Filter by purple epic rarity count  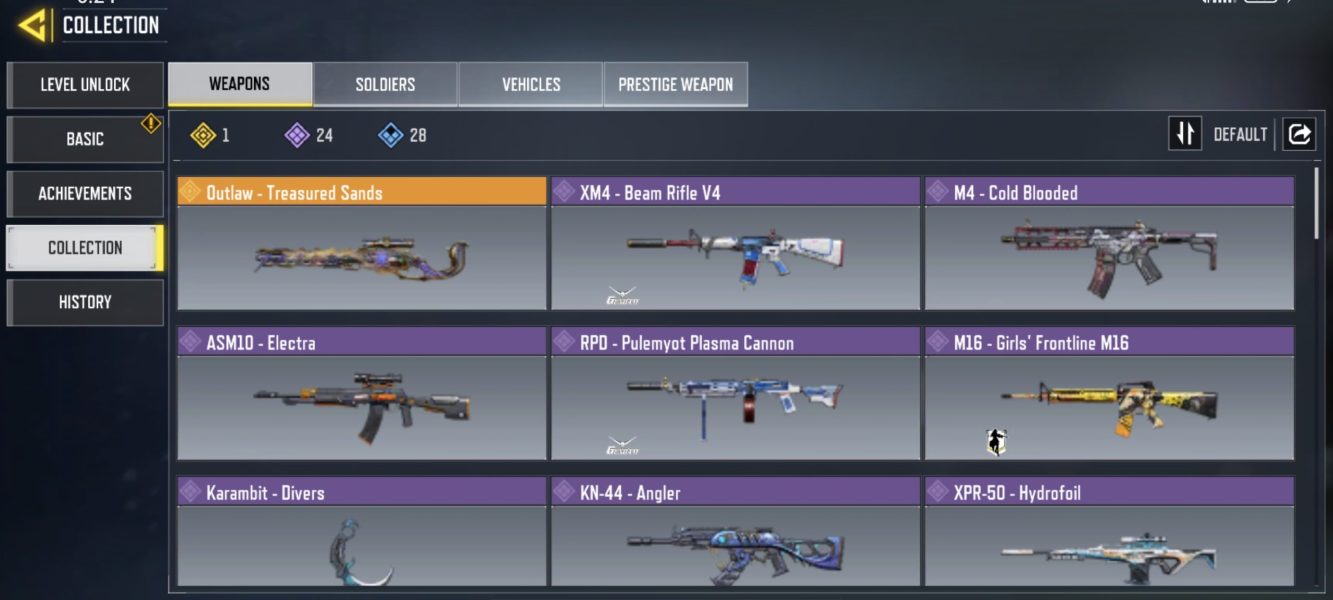(x=298, y=135)
